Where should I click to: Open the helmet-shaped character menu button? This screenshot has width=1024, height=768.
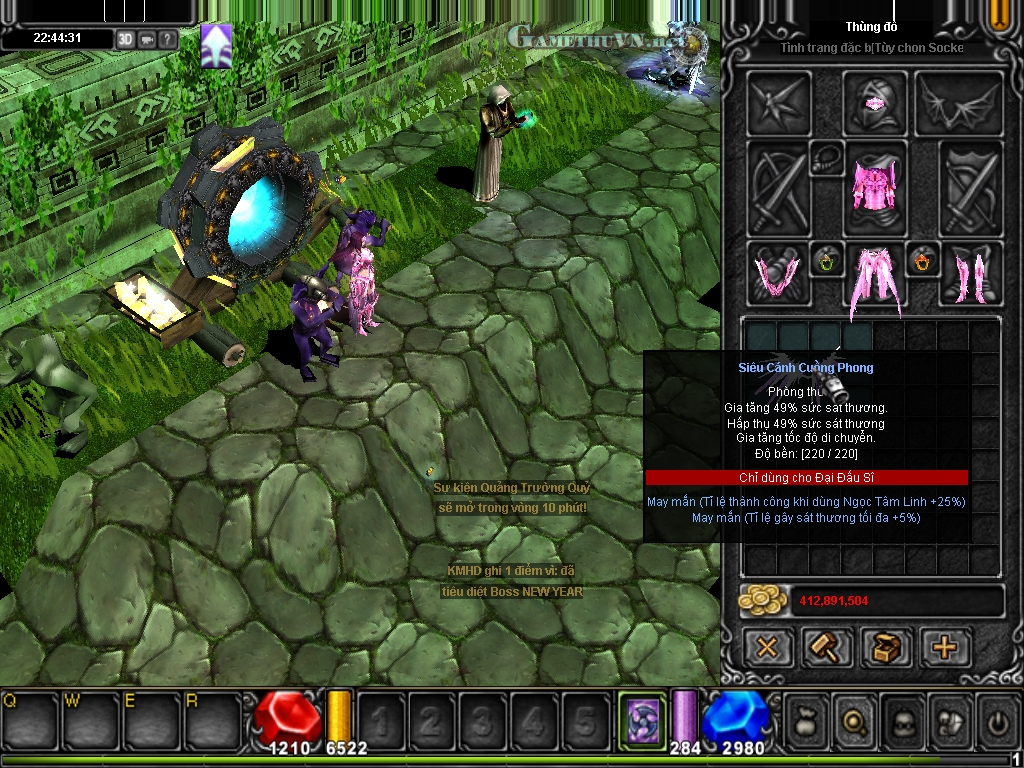point(903,720)
